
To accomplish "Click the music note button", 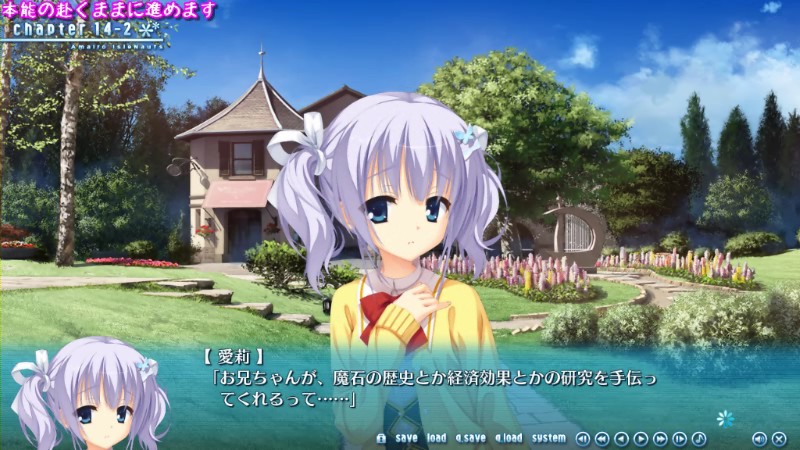I will tap(699, 438).
